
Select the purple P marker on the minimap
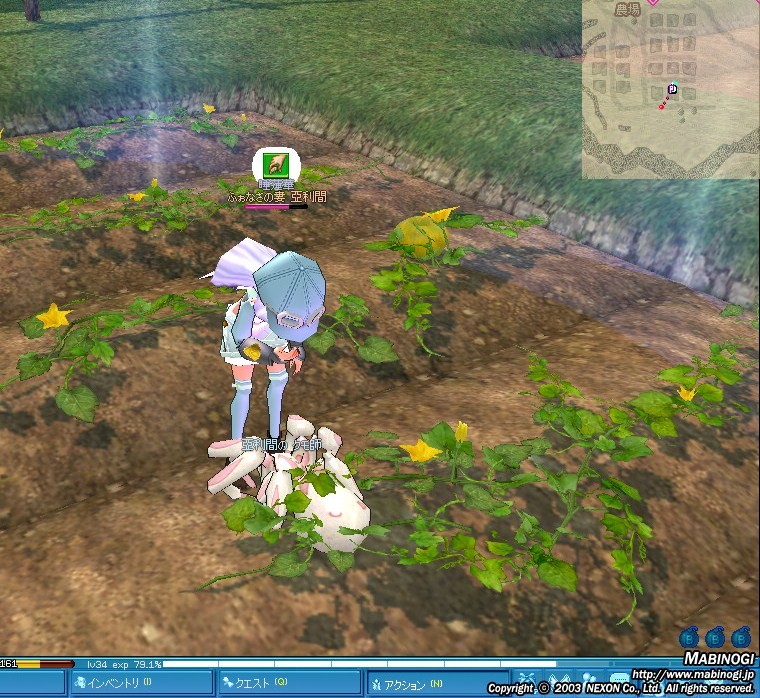pos(673,89)
